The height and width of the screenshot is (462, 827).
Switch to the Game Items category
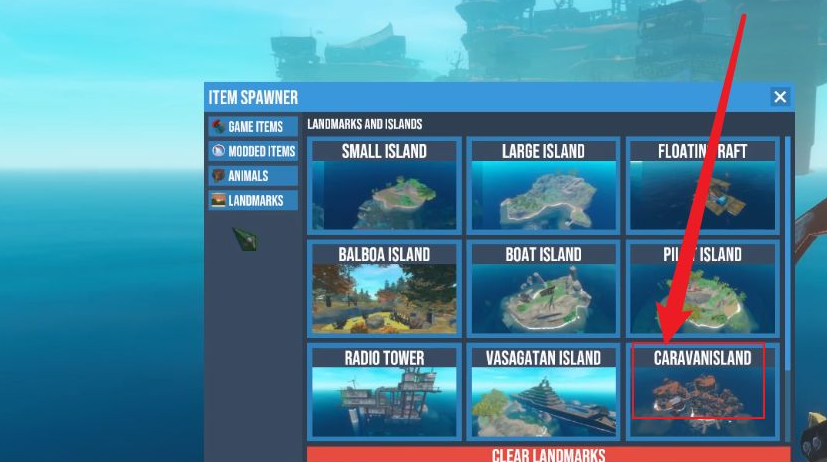pos(253,127)
